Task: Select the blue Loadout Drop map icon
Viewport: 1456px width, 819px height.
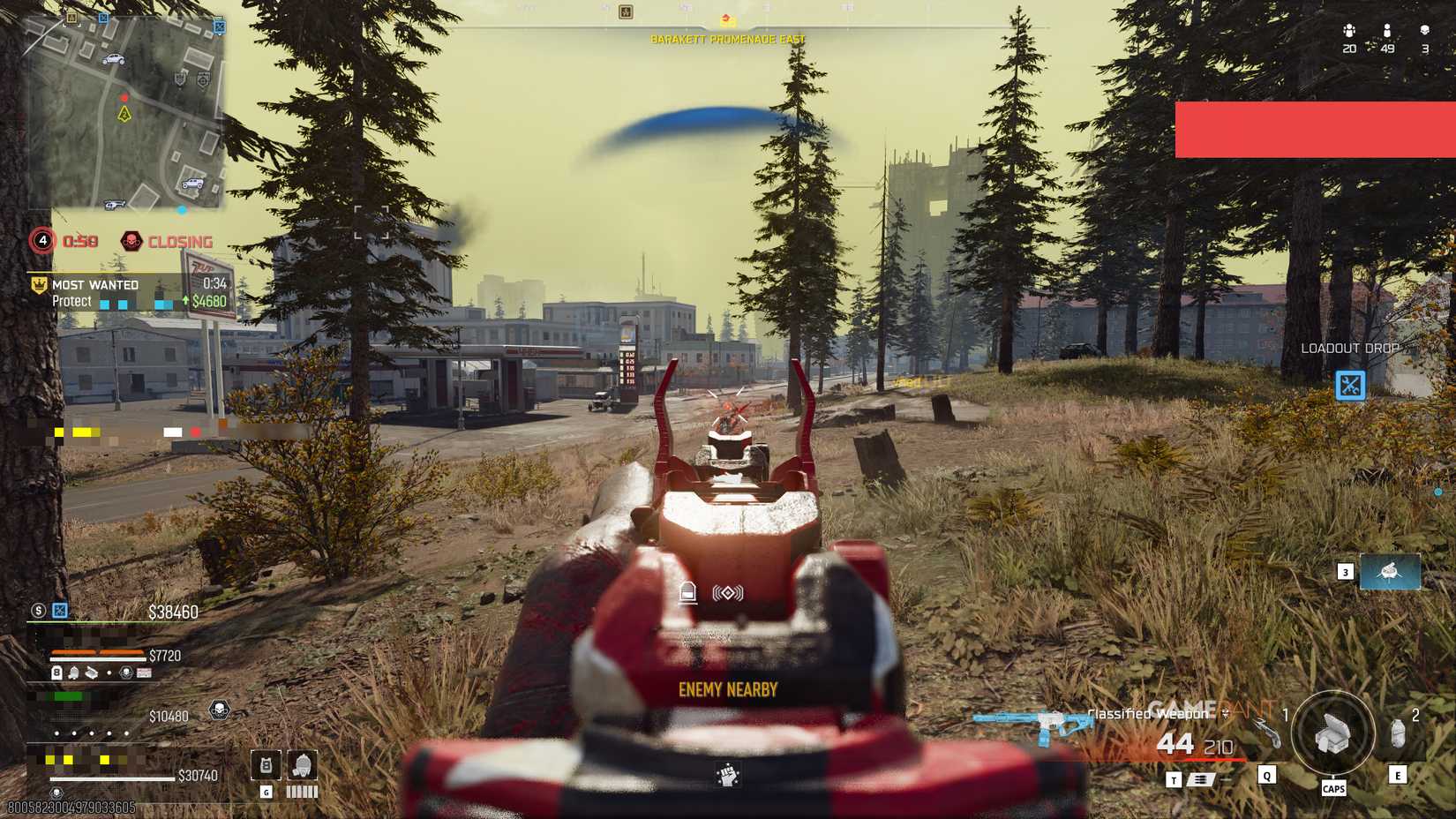Action: (x=1348, y=385)
